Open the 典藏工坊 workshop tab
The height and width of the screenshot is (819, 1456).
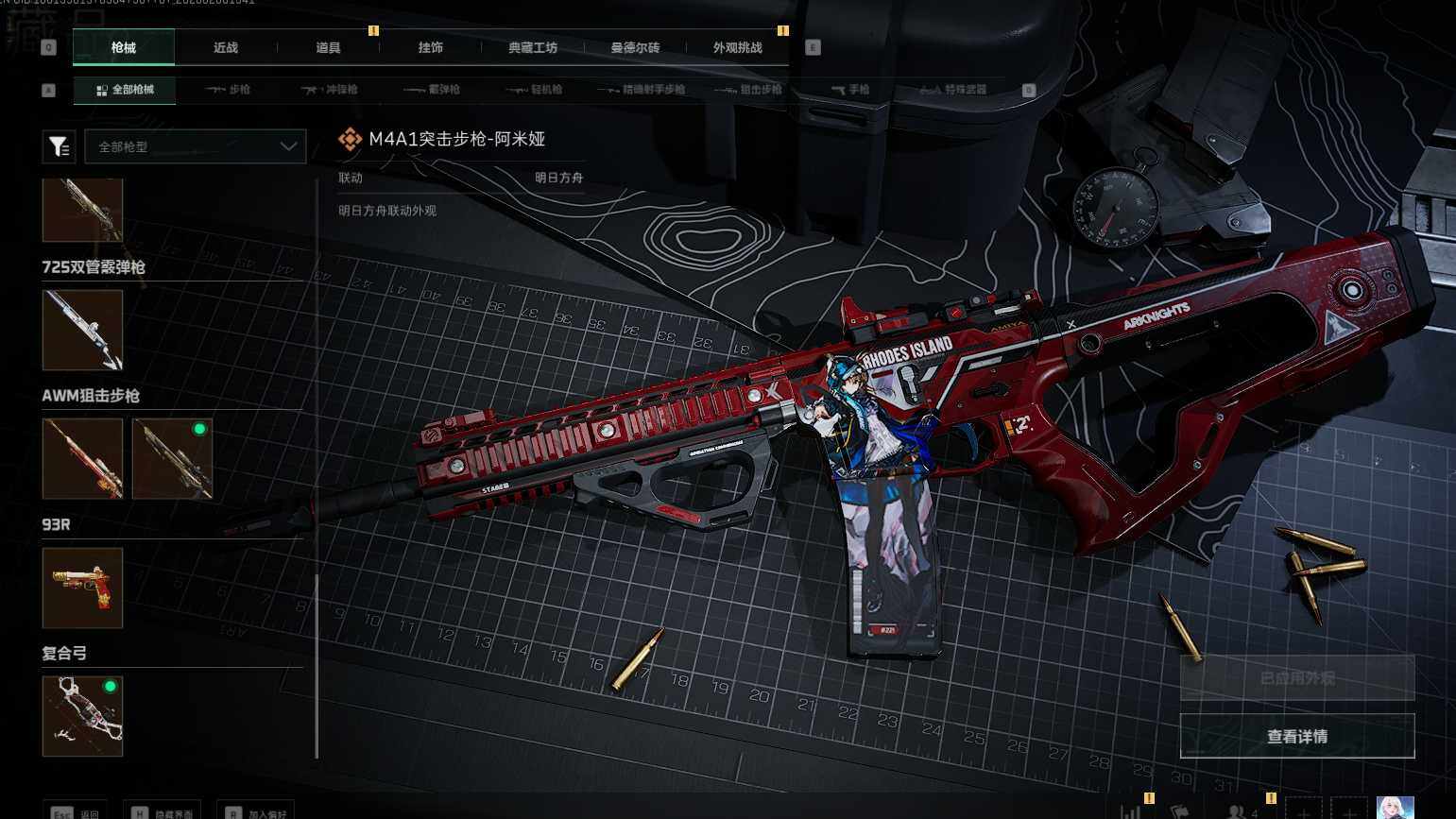click(533, 47)
